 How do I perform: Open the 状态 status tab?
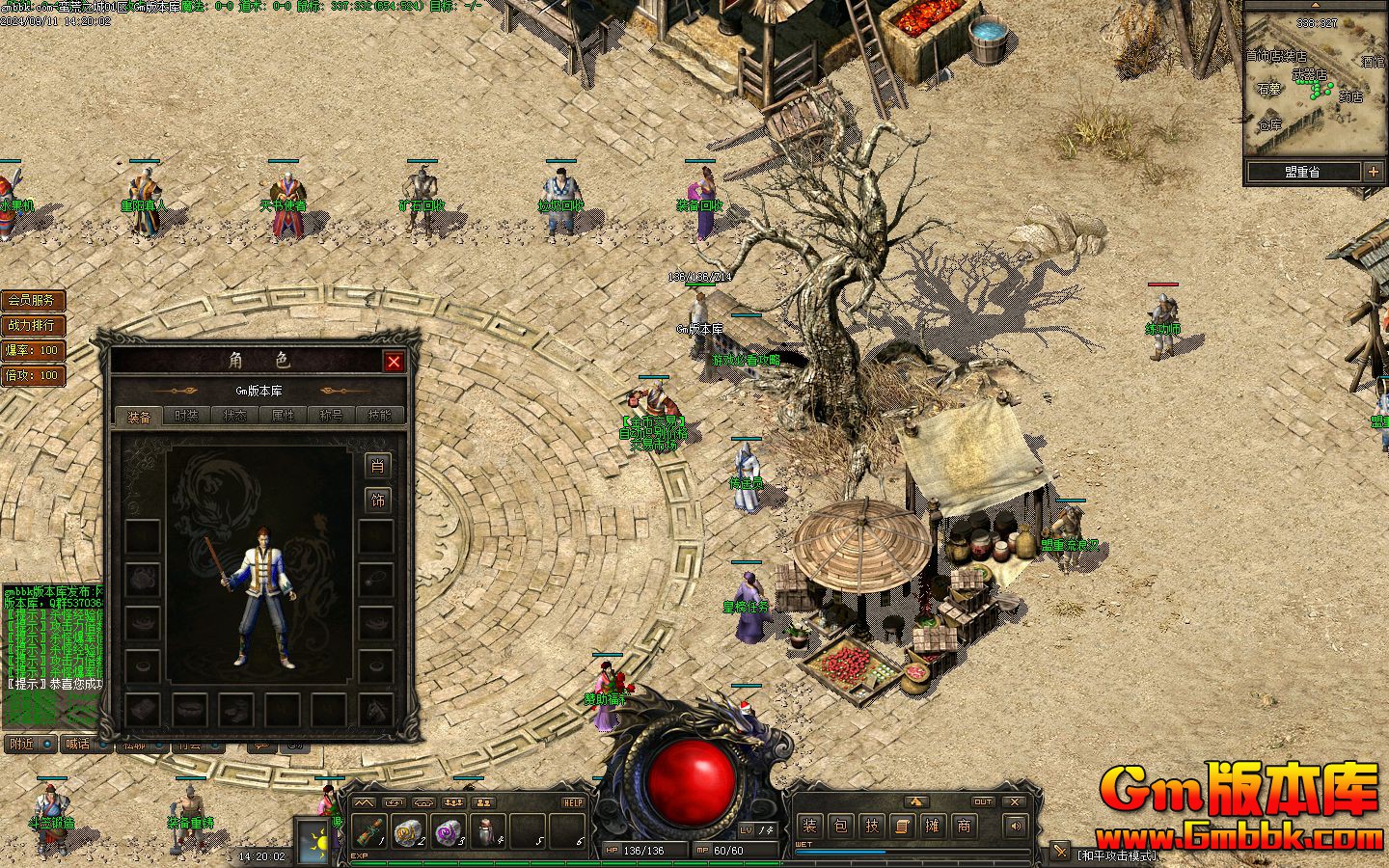click(x=235, y=417)
